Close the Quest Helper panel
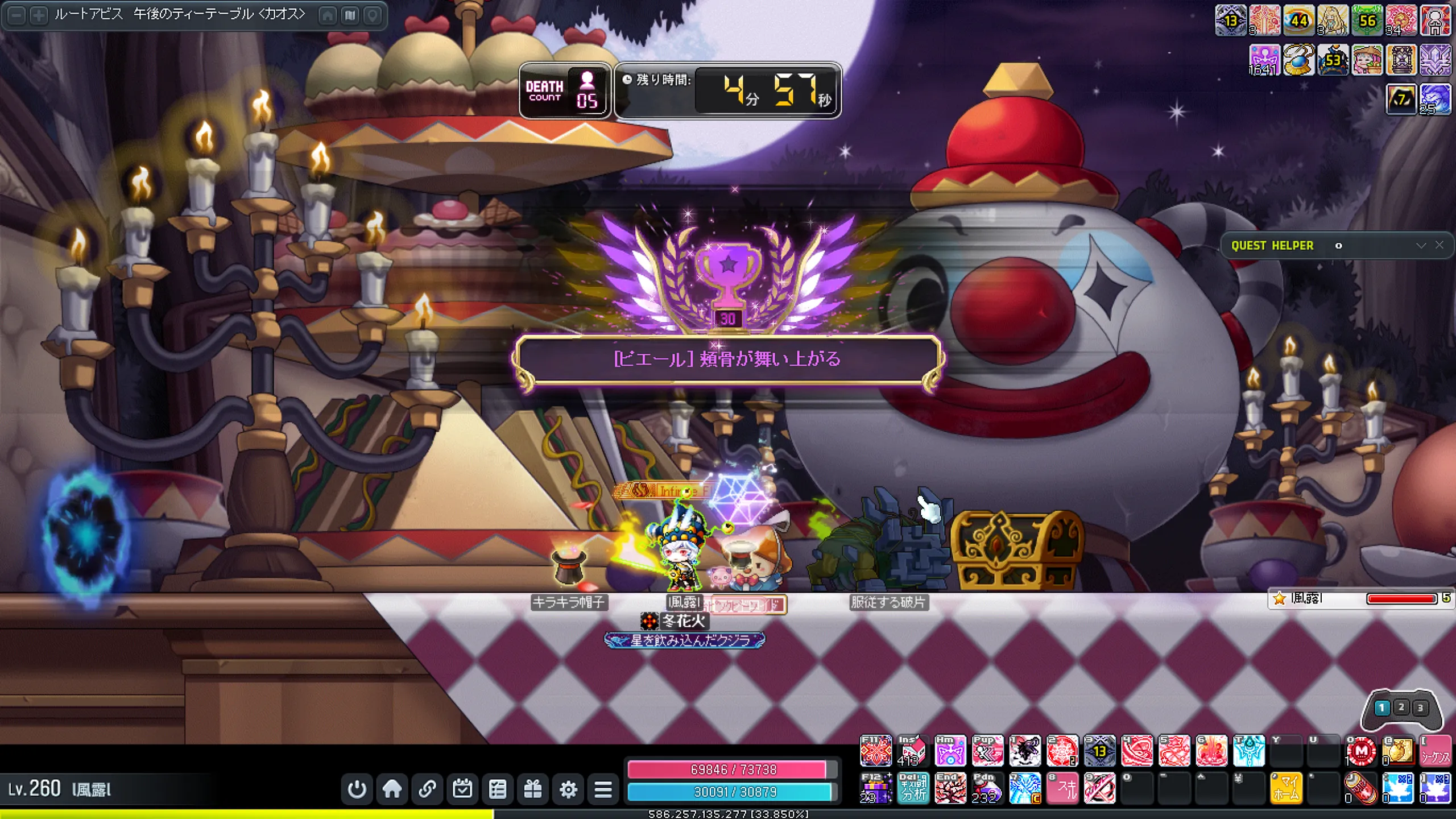The image size is (1456, 819). pos(1440,245)
